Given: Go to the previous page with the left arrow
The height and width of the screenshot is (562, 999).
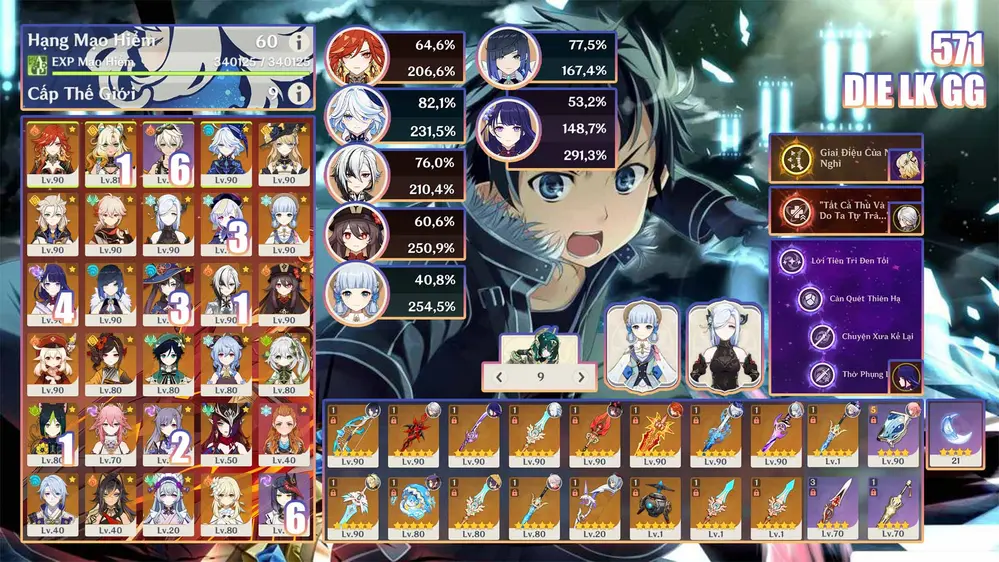Looking at the screenshot, I should [499, 377].
